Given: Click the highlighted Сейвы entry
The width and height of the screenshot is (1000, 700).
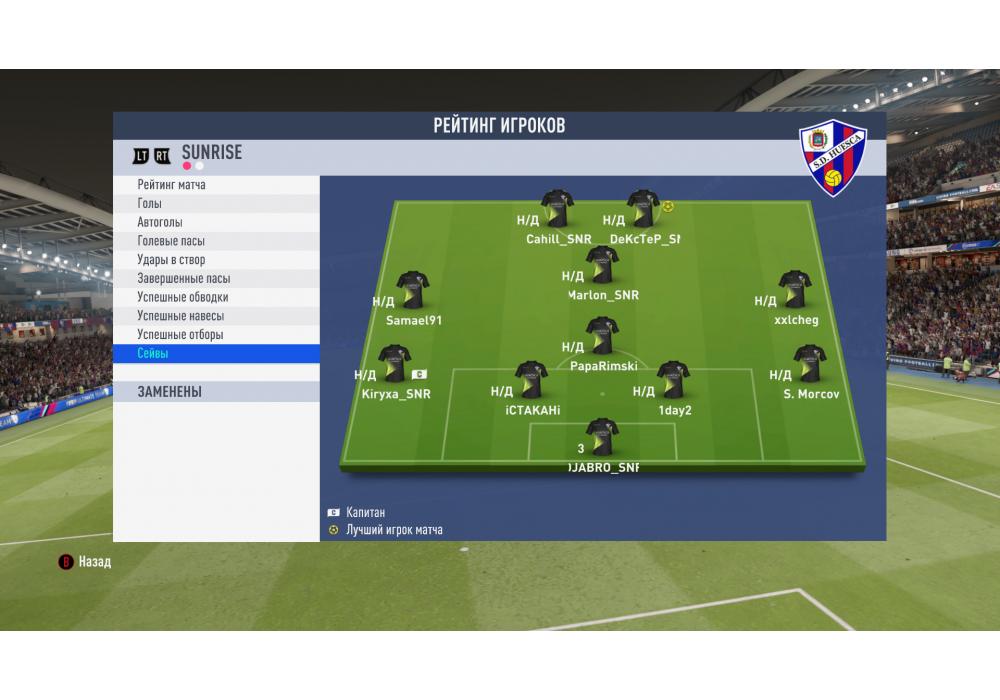Looking at the screenshot, I should tap(216, 354).
